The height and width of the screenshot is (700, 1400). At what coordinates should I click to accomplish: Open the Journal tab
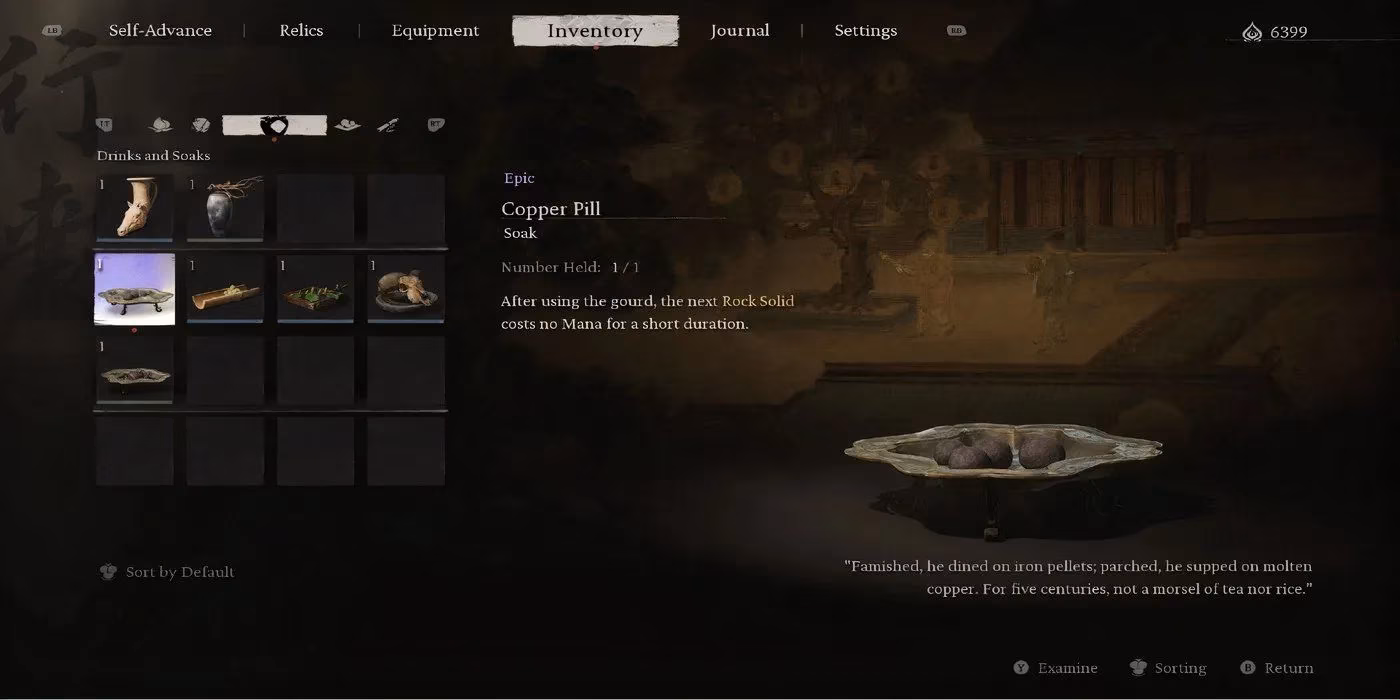(x=740, y=31)
